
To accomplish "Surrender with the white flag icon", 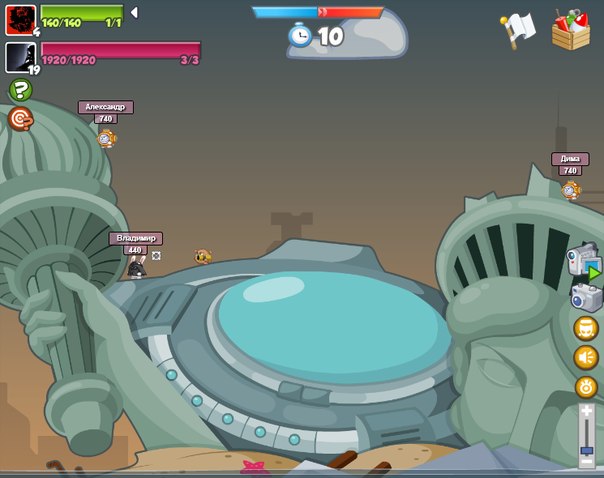I will click(x=519, y=29).
